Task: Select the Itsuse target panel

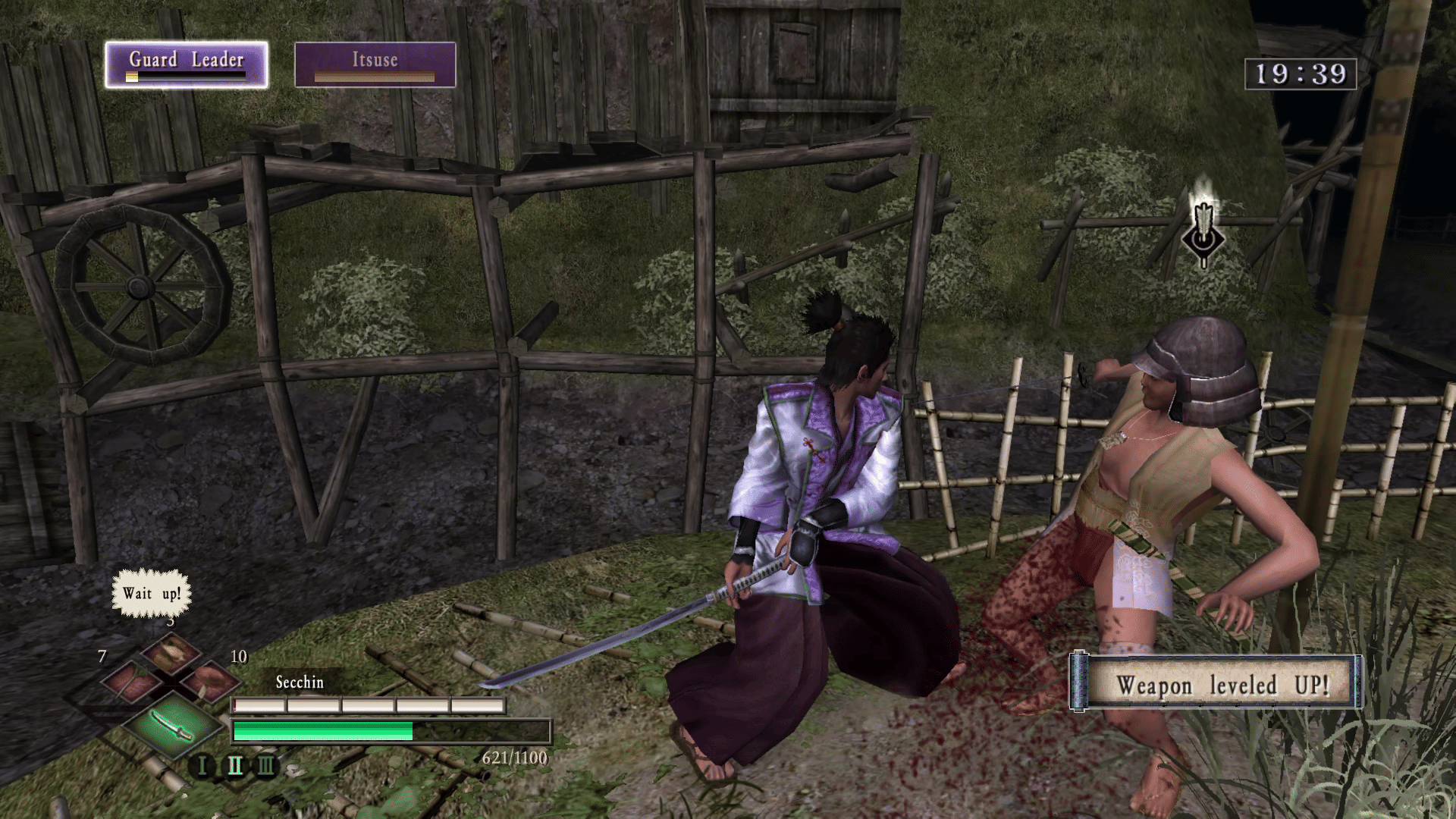Action: click(375, 64)
